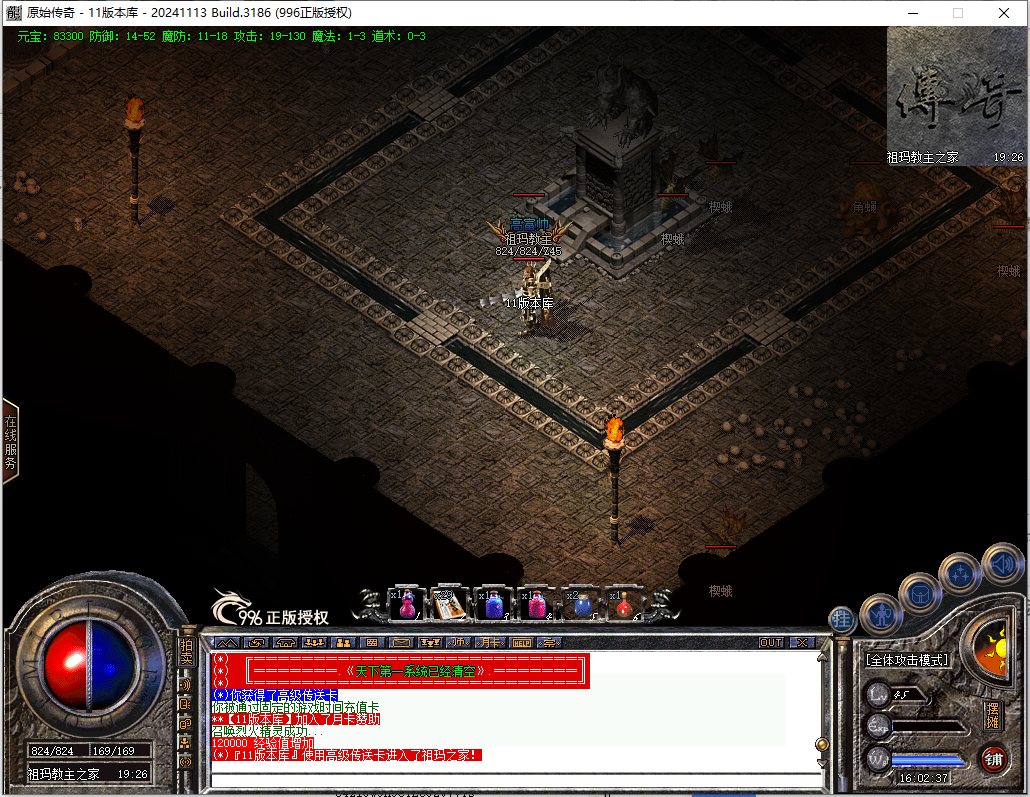Click the chat text input line
The width and height of the screenshot is (1030, 797).
point(510,779)
